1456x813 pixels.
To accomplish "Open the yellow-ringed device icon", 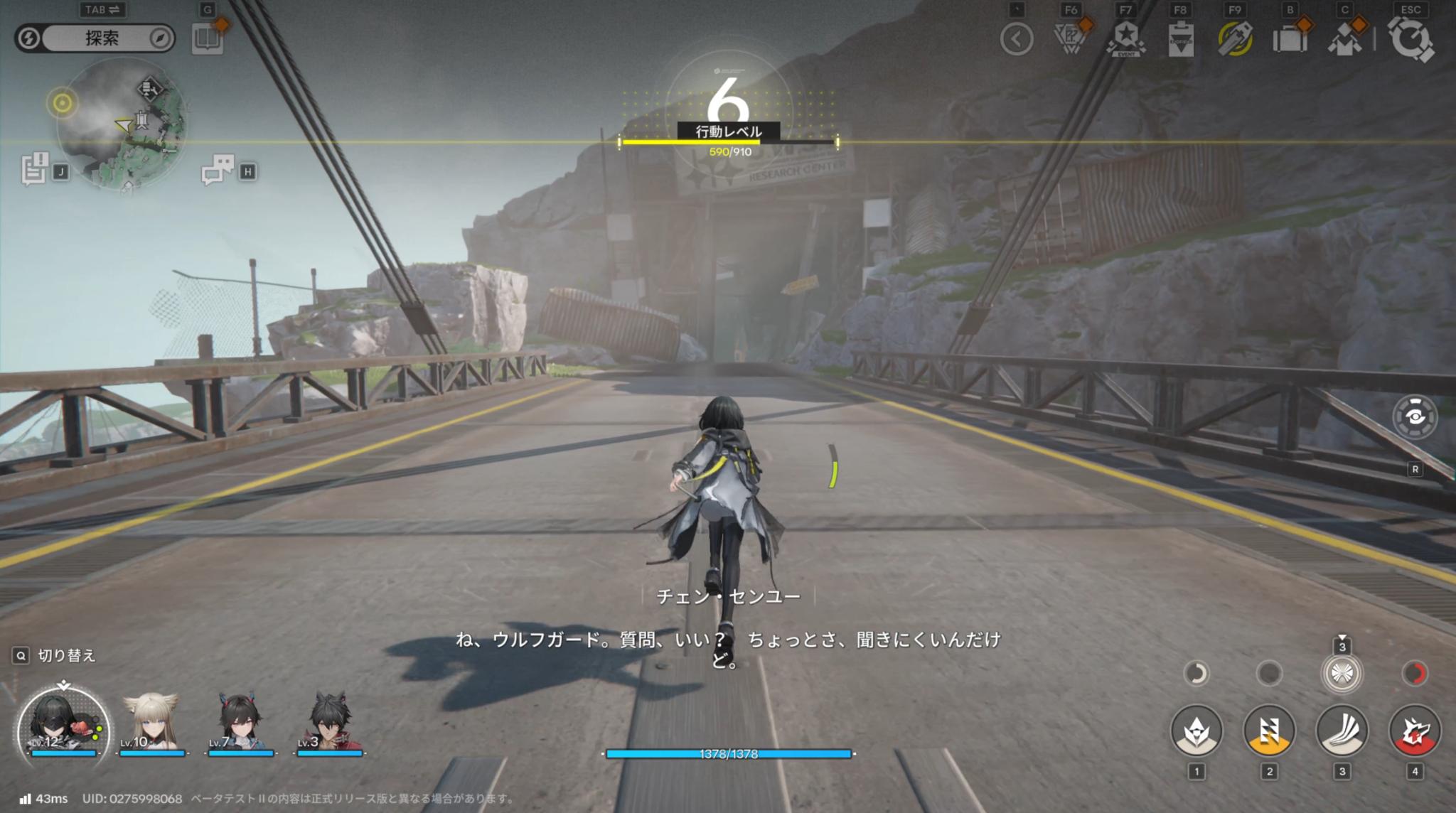I will point(1235,39).
